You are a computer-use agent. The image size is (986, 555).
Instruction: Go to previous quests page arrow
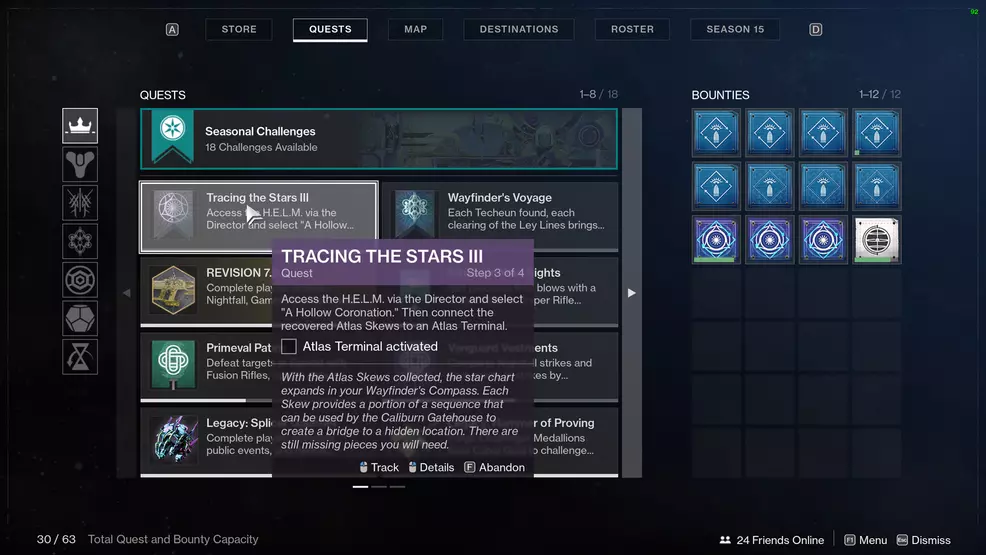click(x=127, y=293)
